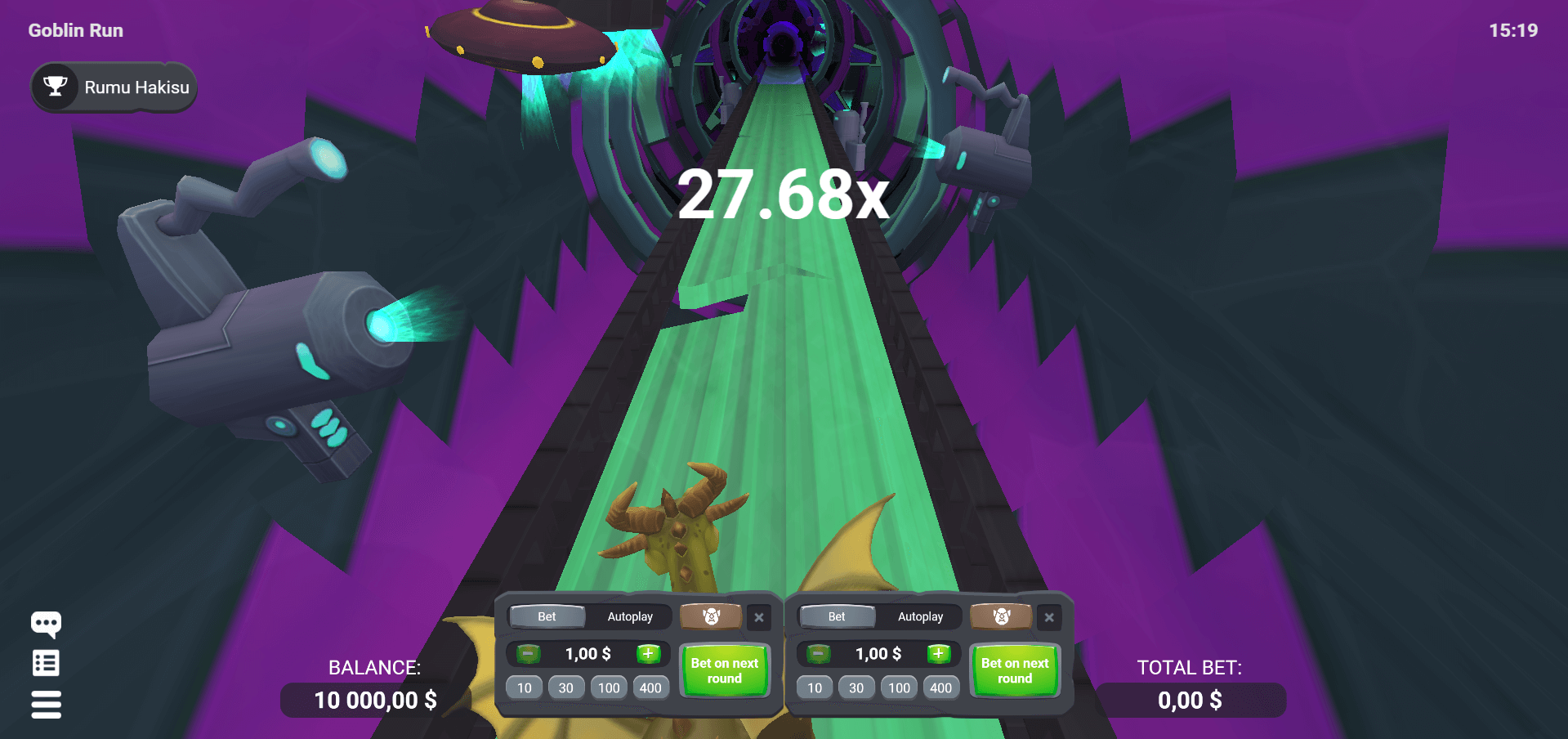This screenshot has height=739, width=1568.
Task: Open Autoplay on the right bet panel
Action: tap(922, 616)
